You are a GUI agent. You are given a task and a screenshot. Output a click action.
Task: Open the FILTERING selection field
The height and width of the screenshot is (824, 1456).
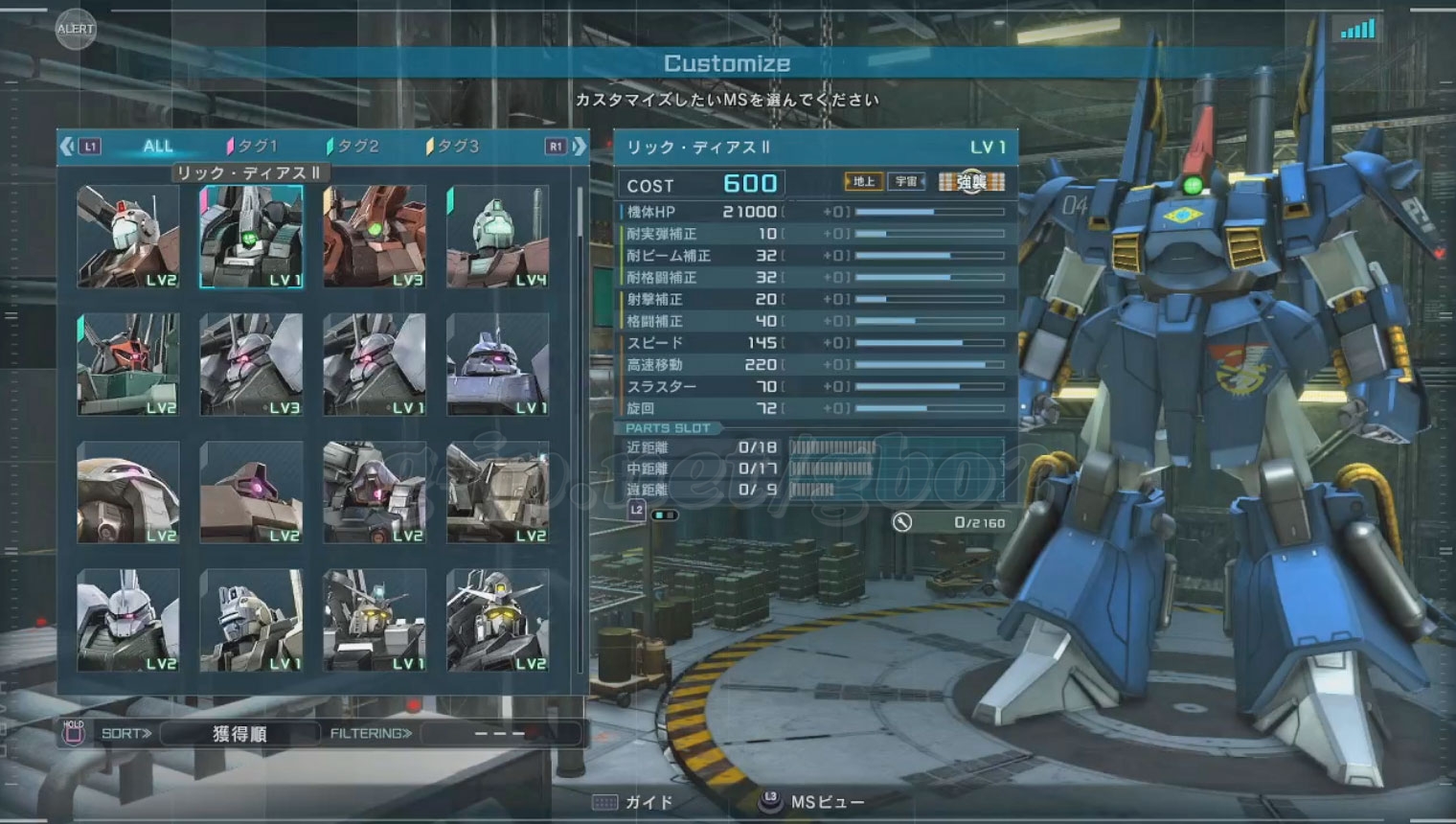[x=500, y=734]
